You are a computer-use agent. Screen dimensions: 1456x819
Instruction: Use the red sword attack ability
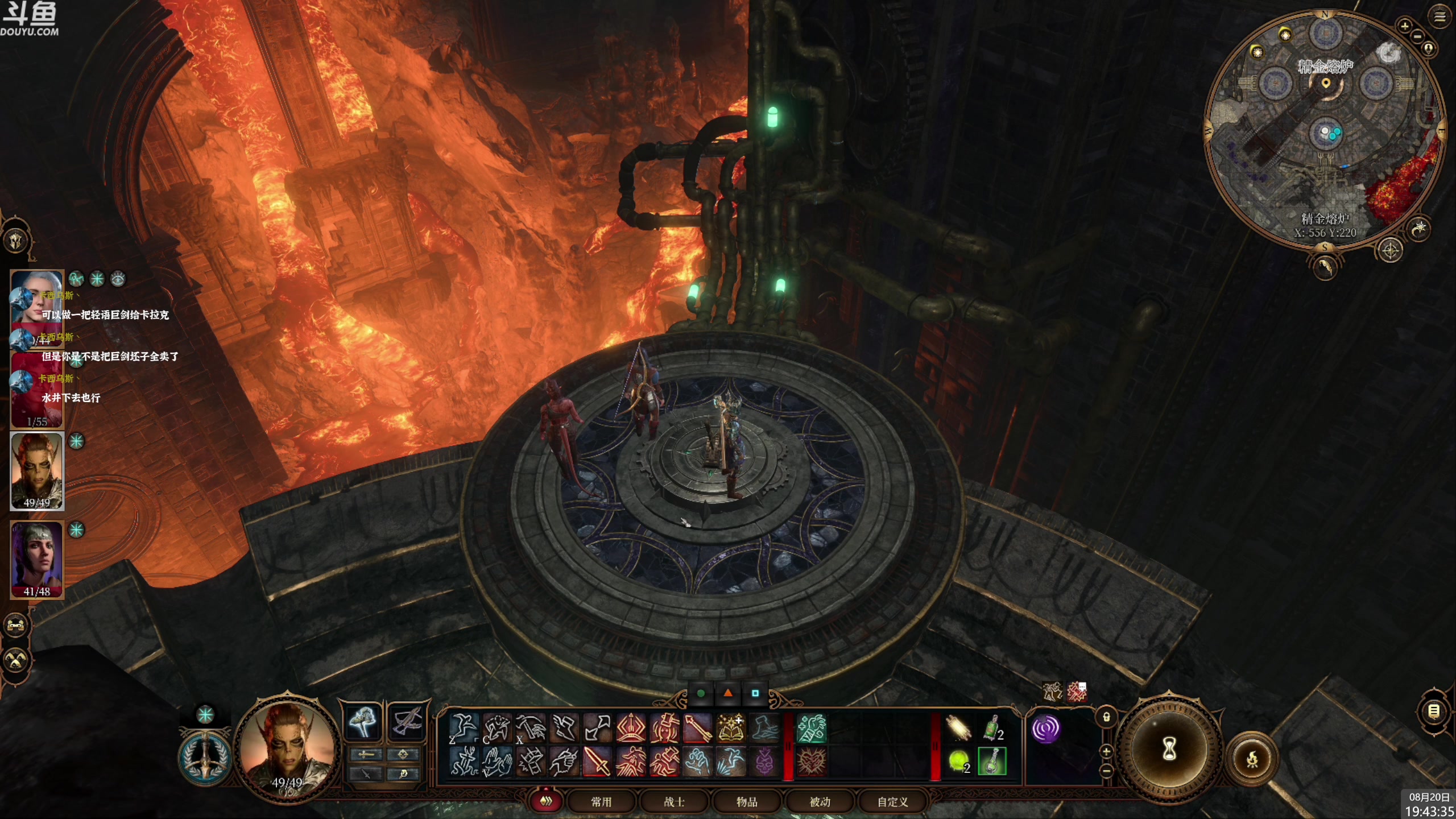click(x=597, y=762)
